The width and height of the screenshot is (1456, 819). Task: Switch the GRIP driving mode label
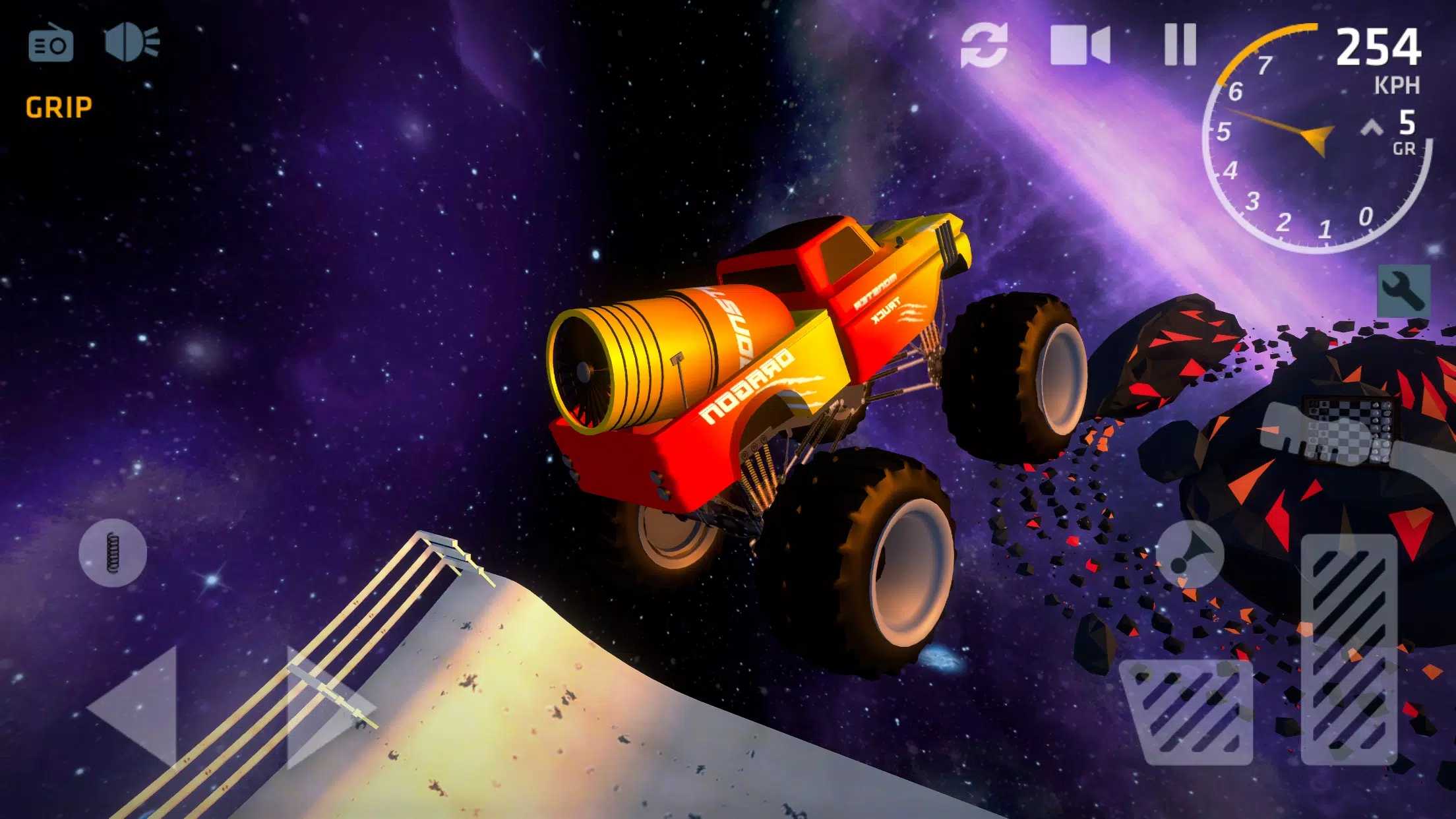pos(59,107)
